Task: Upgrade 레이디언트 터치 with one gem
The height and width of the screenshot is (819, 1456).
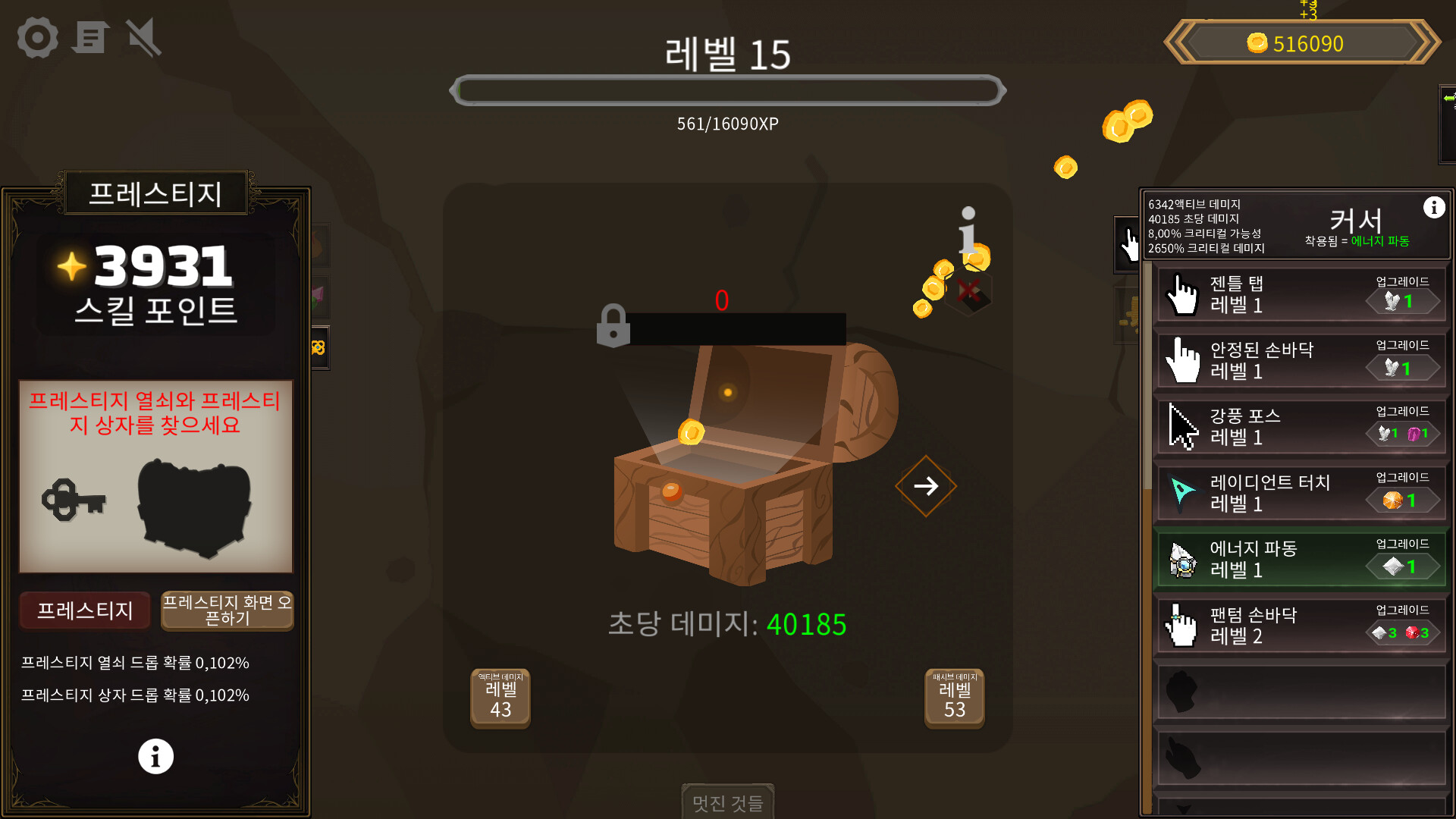Action: click(1402, 500)
